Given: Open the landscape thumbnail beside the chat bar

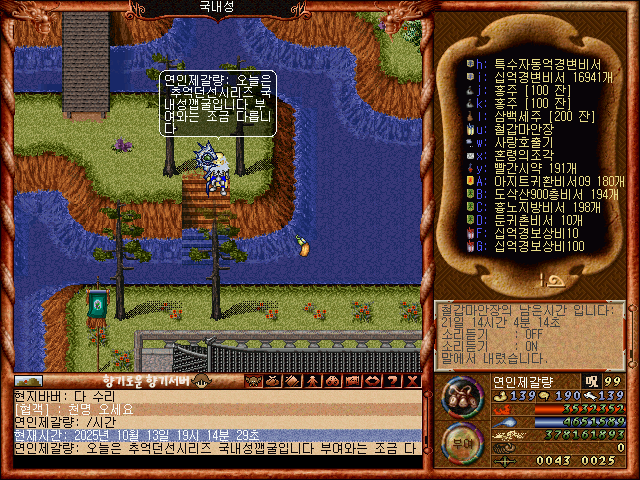Looking at the screenshot, I should [x=29, y=381].
